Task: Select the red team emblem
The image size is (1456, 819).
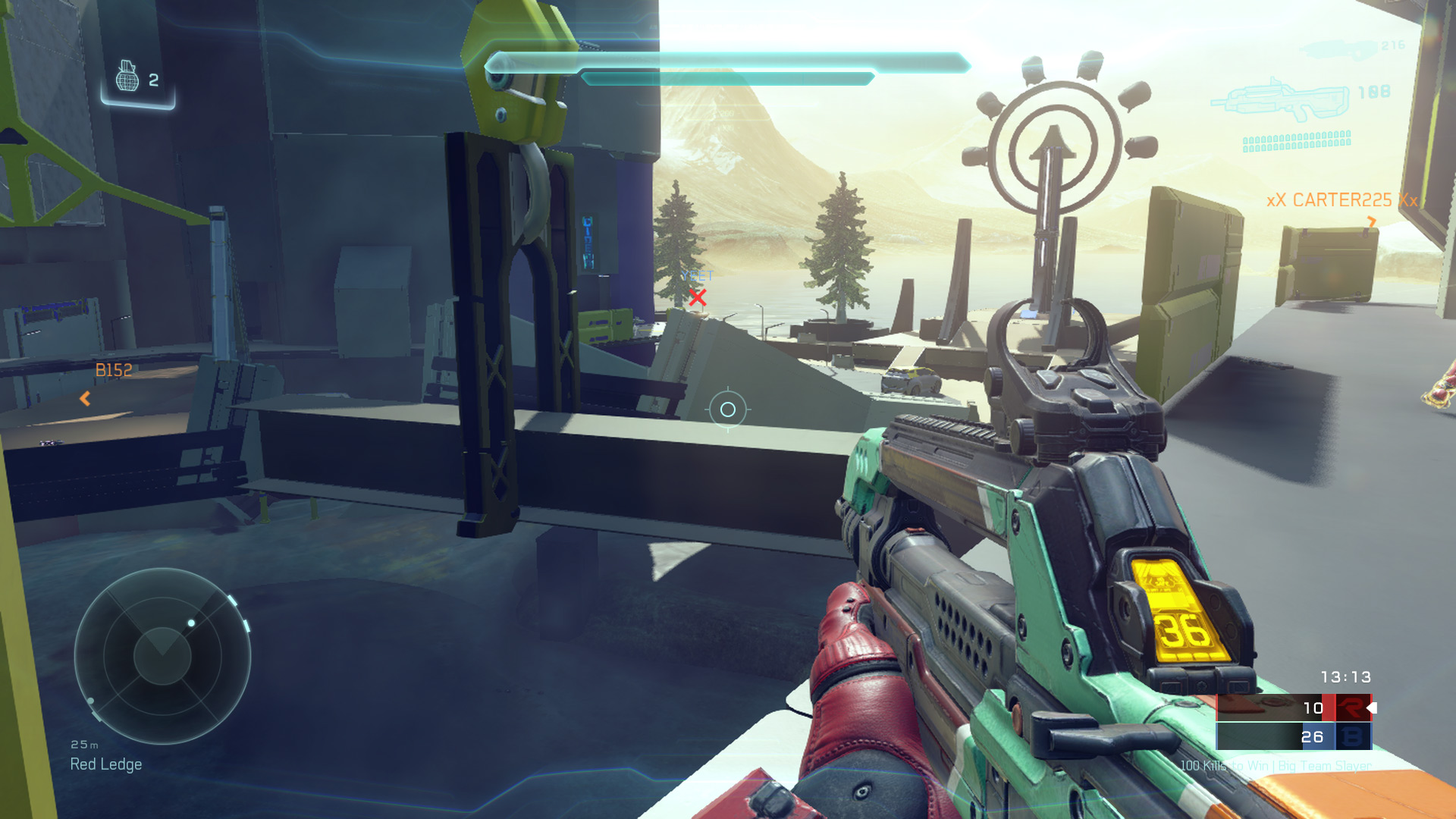Action: coord(1352,708)
